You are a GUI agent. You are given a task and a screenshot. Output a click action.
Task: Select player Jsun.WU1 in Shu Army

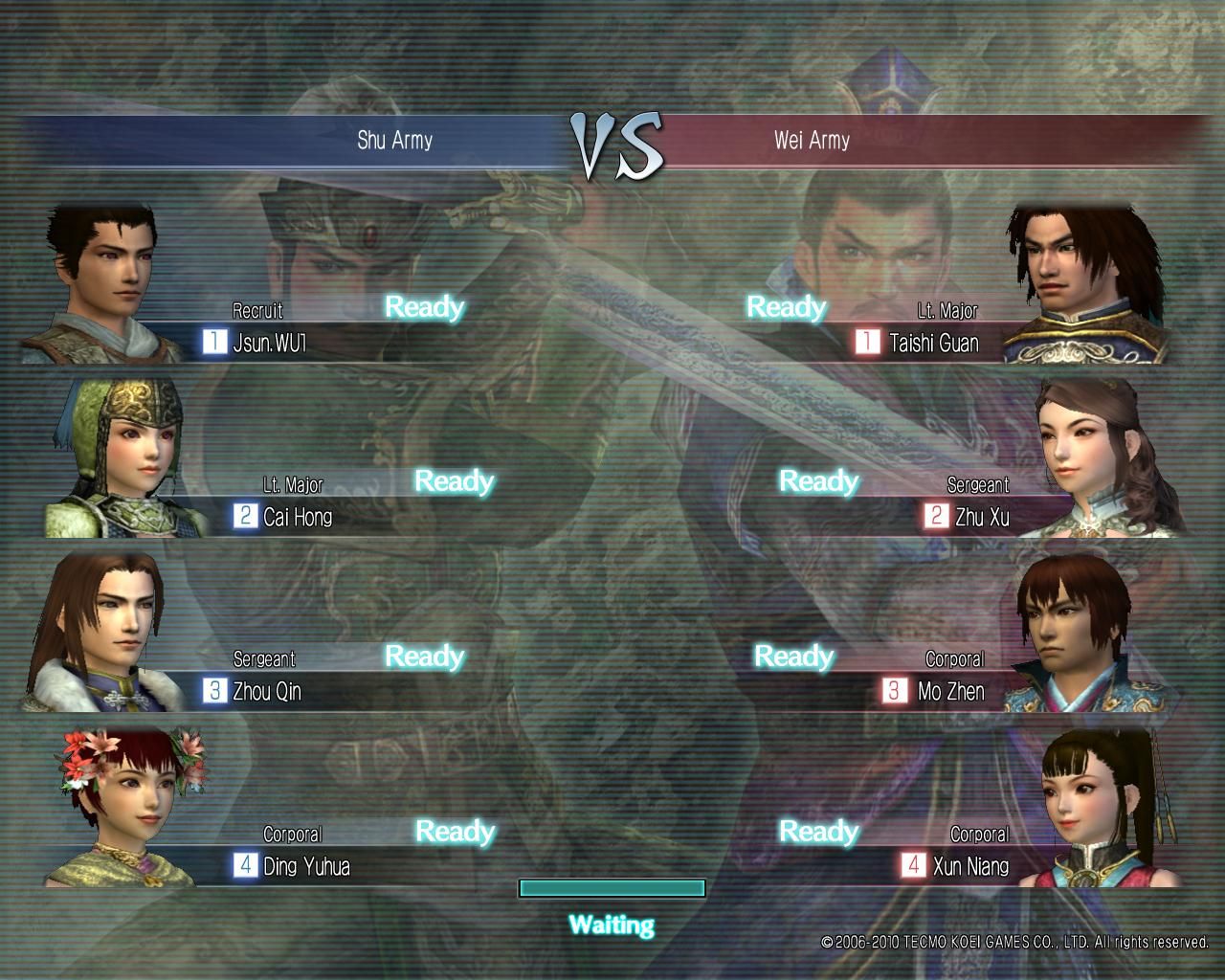coord(269,343)
